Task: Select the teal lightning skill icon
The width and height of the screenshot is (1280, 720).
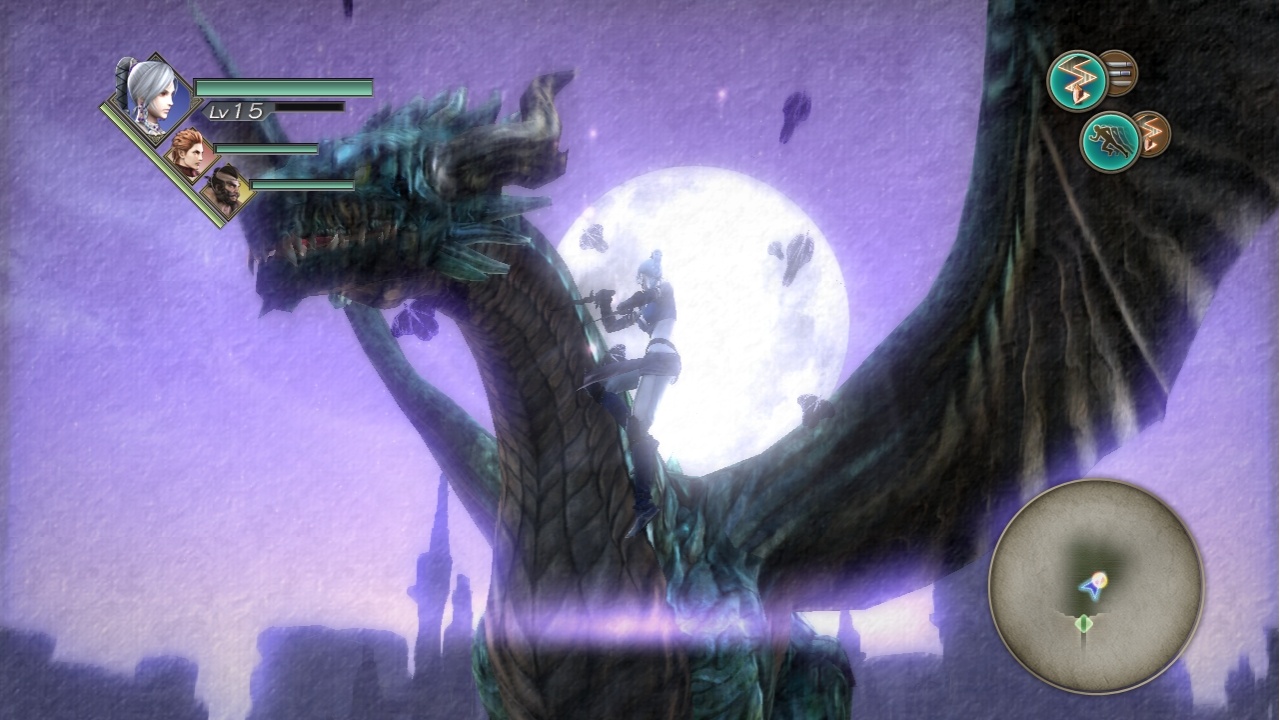Action: pyautogui.click(x=1077, y=79)
